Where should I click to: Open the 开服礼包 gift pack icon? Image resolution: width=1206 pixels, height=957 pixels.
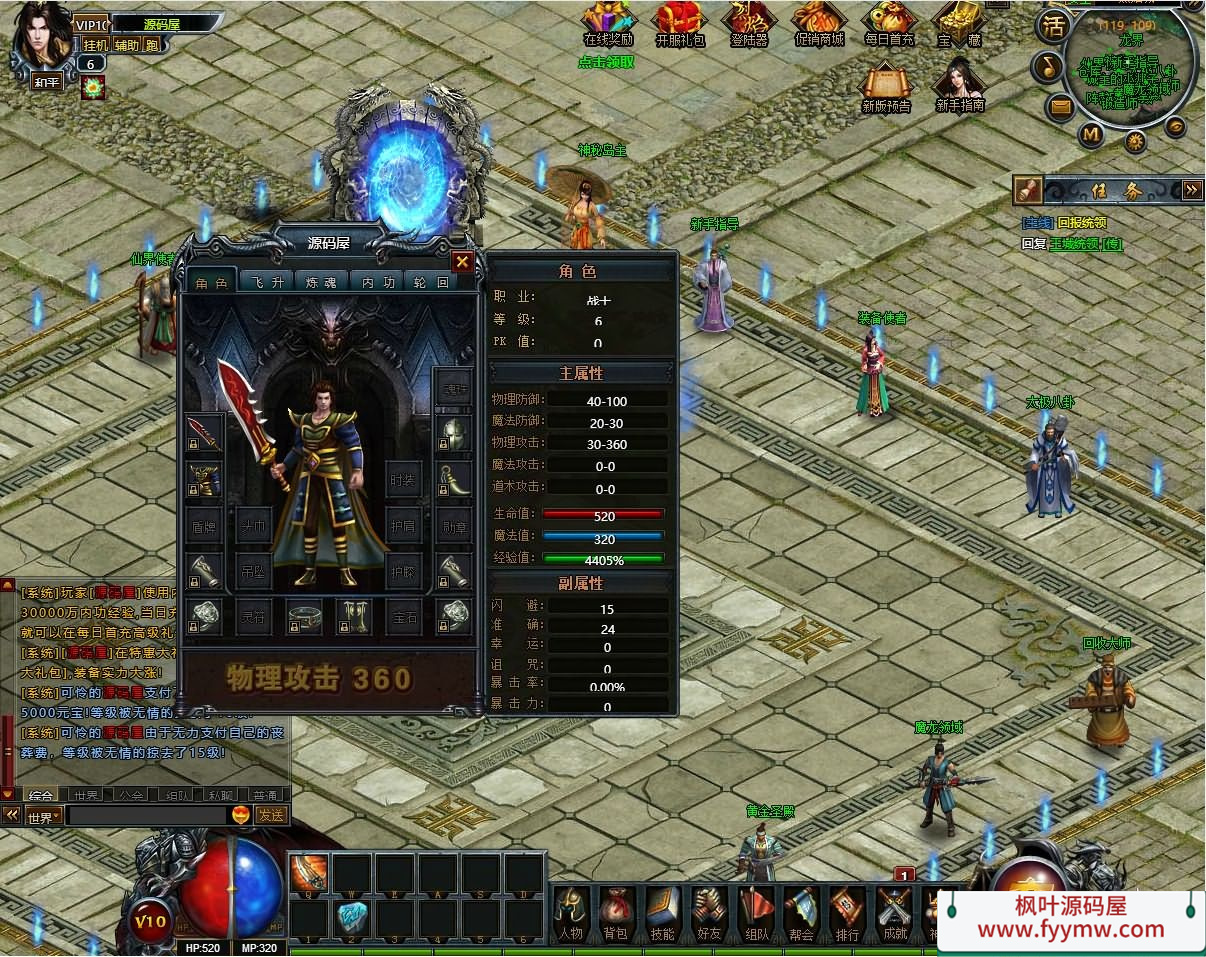point(680,24)
